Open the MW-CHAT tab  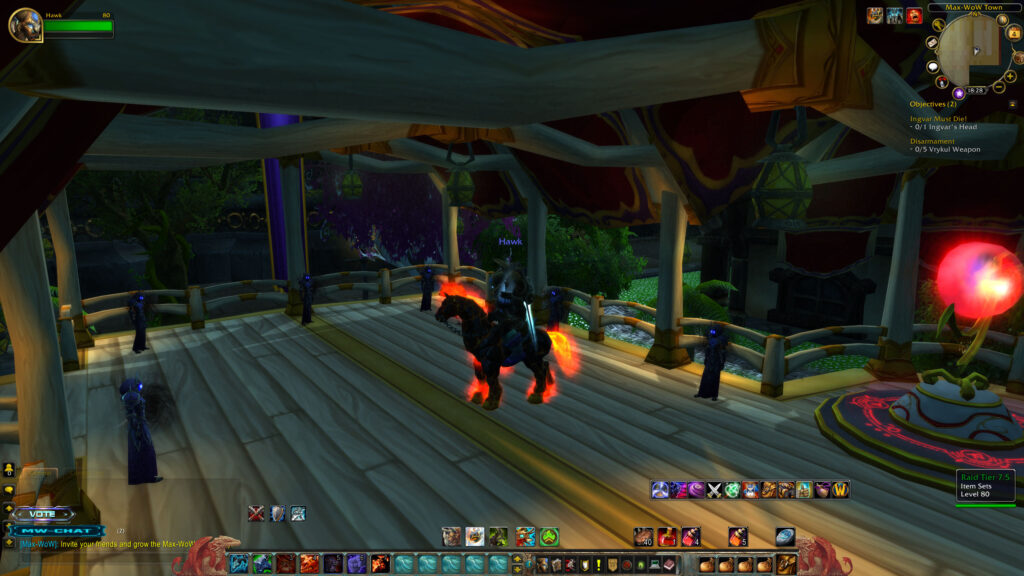pyautogui.click(x=56, y=530)
